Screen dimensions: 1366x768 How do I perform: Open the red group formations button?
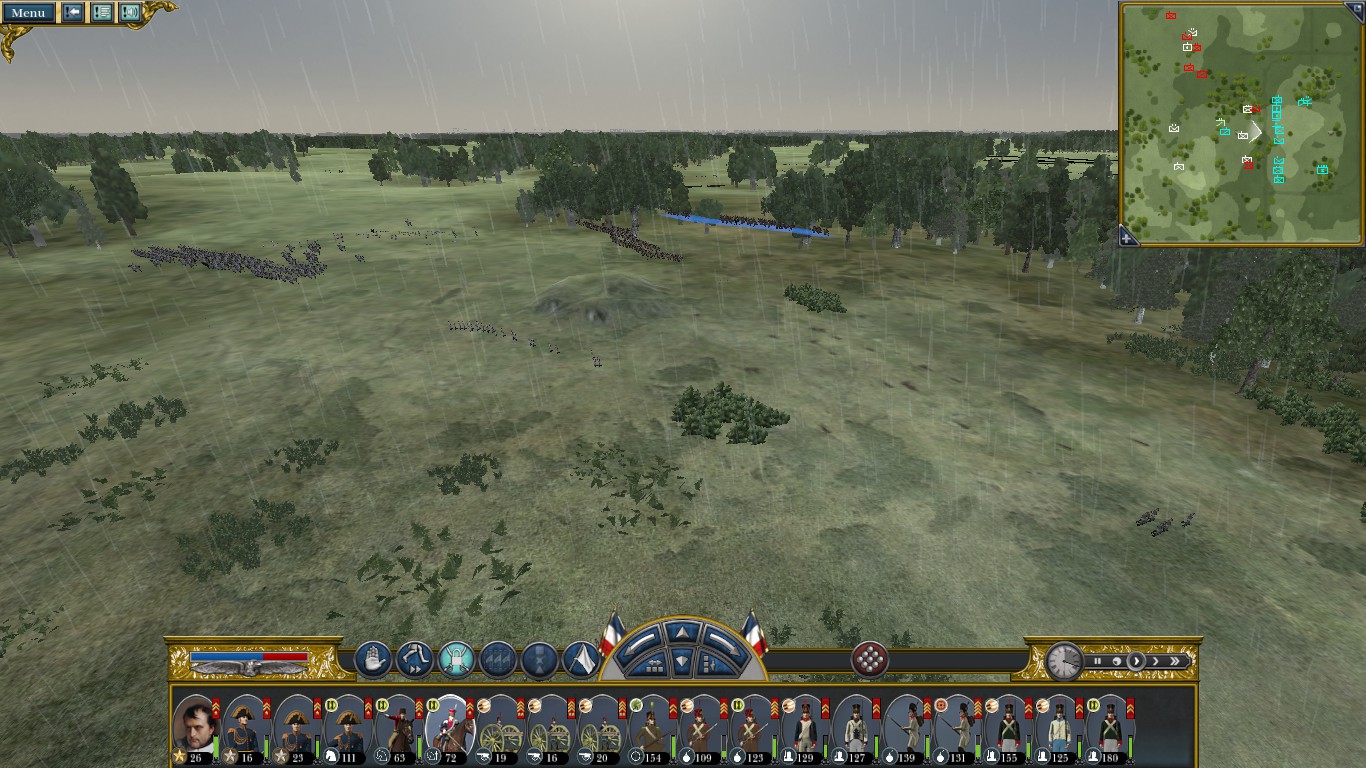tap(870, 660)
